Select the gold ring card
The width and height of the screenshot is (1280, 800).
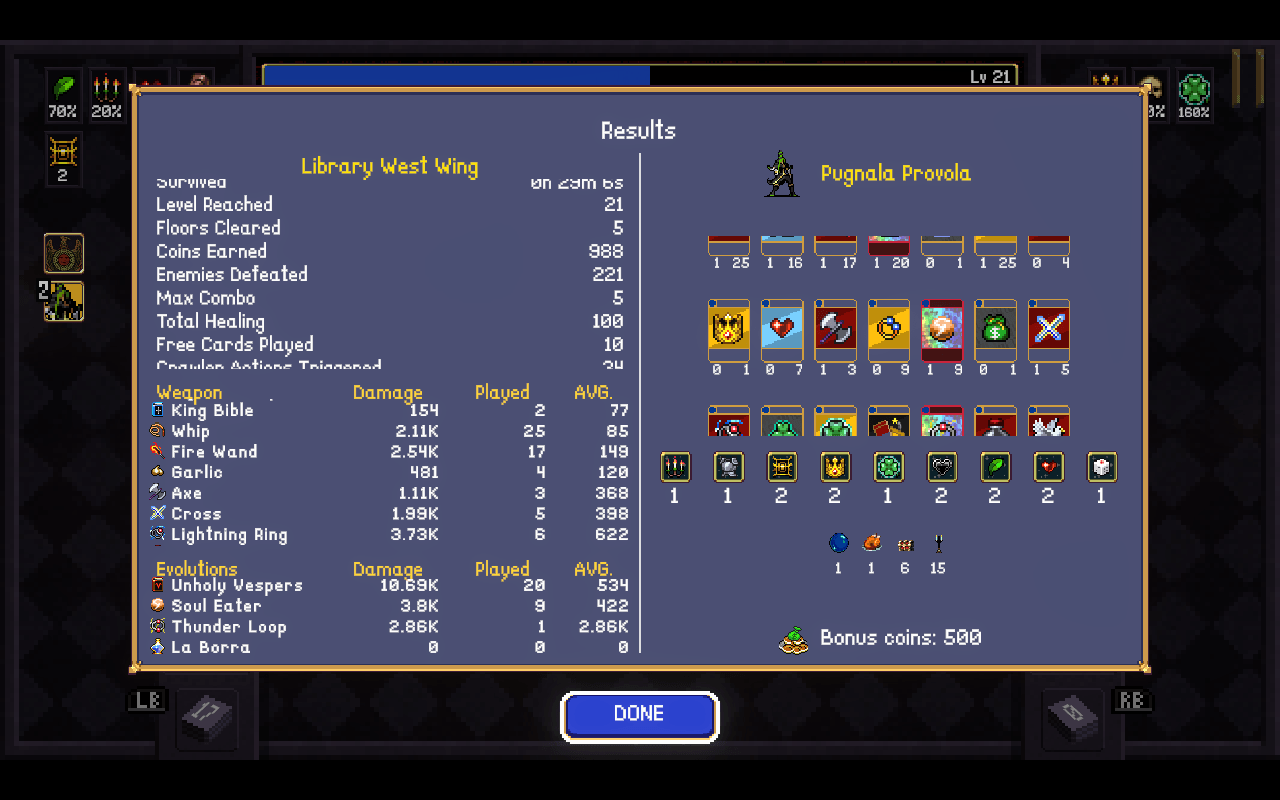(x=889, y=329)
